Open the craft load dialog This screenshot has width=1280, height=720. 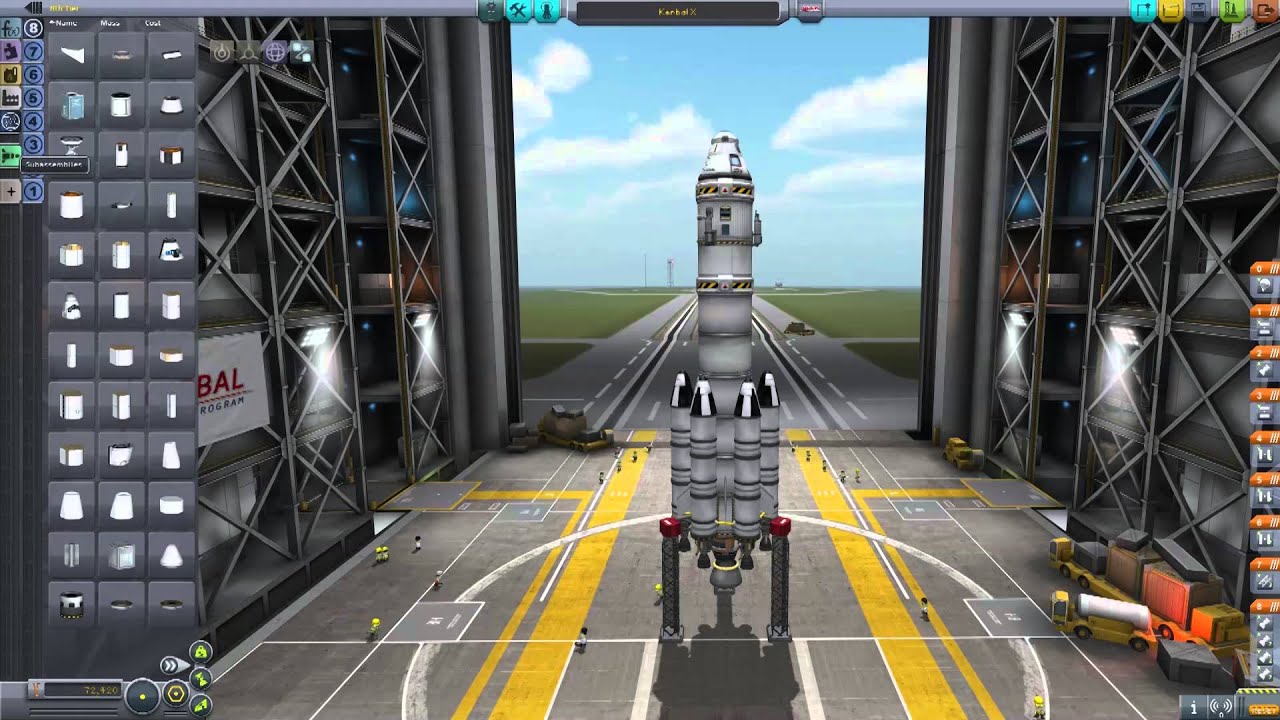1170,10
